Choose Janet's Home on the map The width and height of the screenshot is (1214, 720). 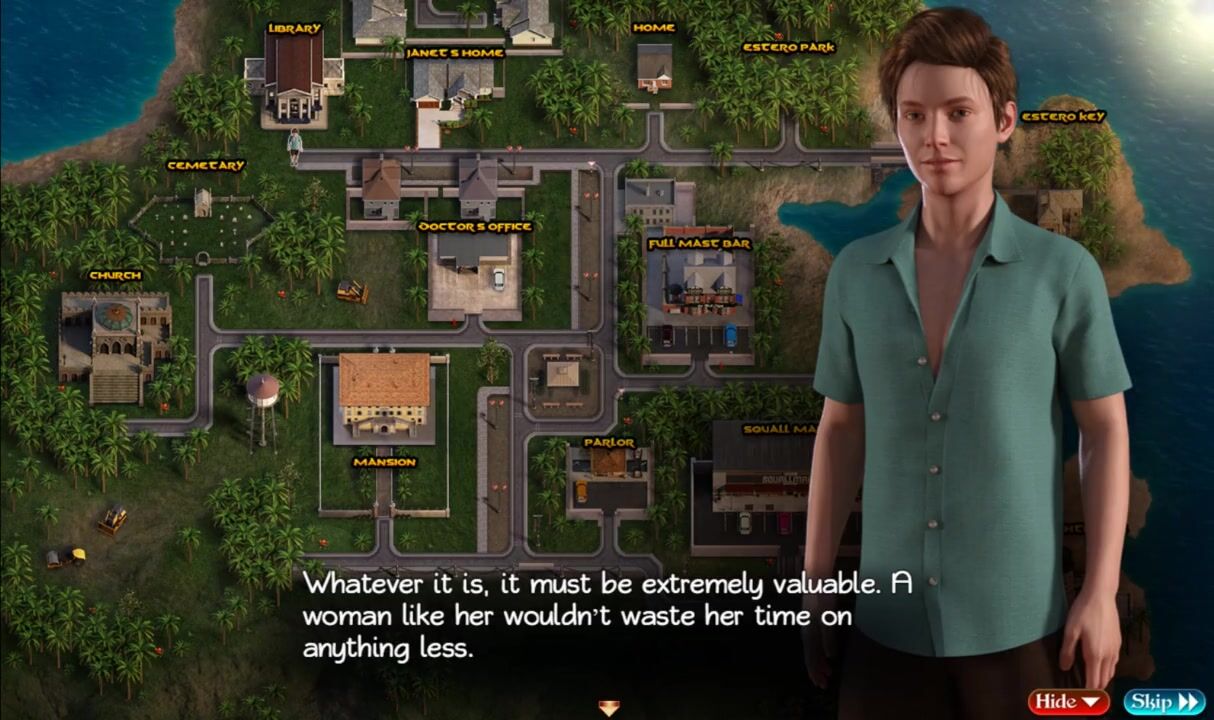pos(455,53)
